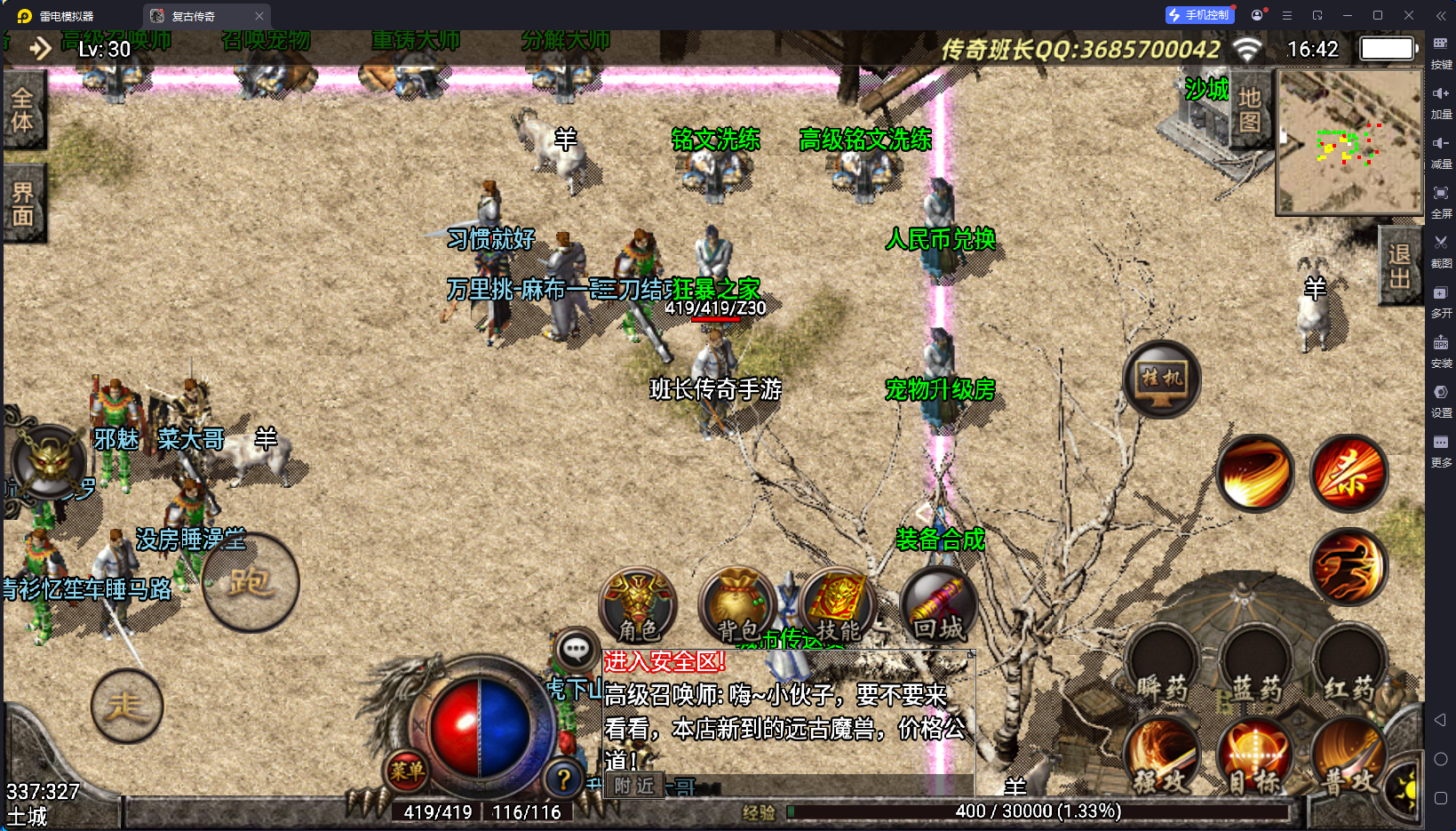
Task: Switch chat to the 附近 nearby channel
Action: click(633, 786)
